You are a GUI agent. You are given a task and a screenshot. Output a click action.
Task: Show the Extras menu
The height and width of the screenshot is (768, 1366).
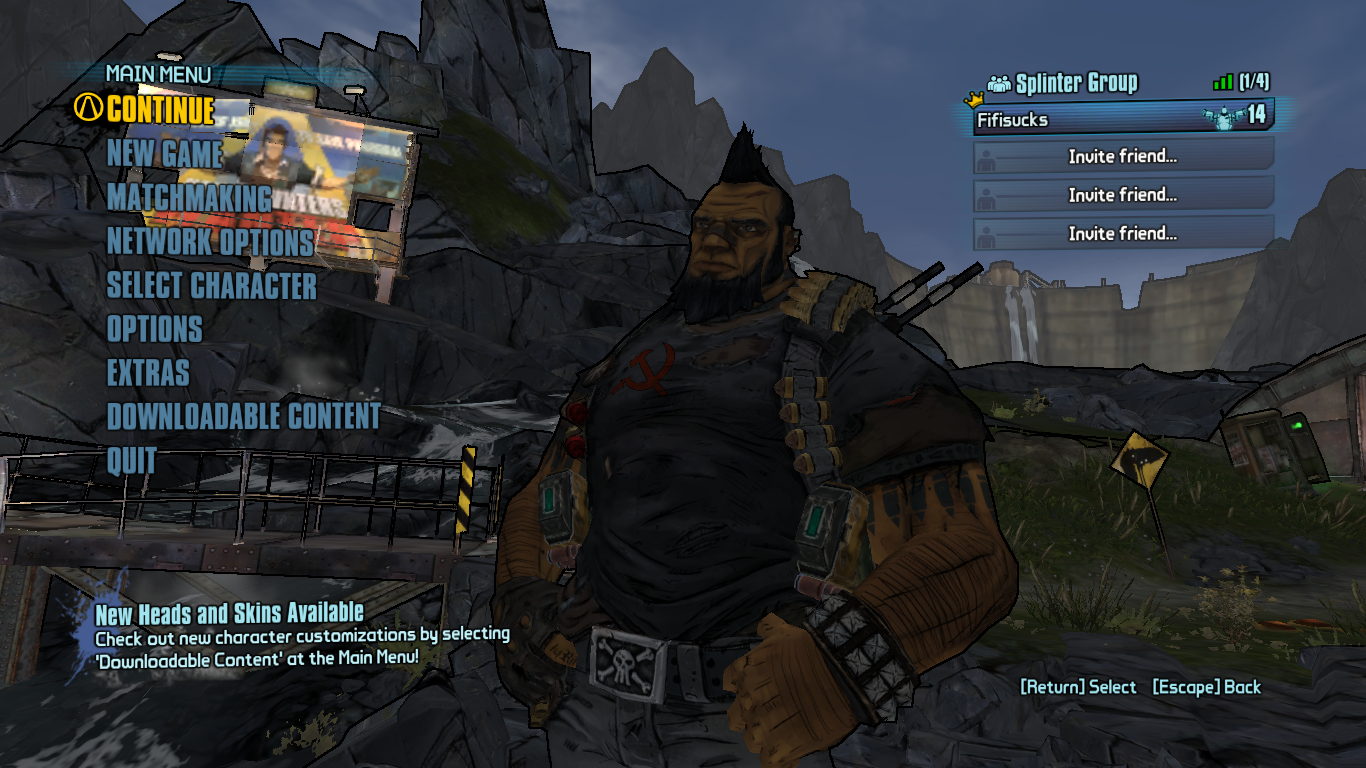point(148,373)
